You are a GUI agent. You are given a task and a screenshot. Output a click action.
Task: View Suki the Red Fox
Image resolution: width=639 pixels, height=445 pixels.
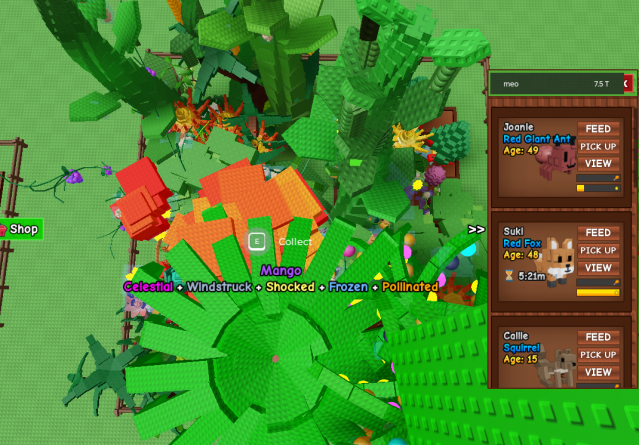[x=598, y=268]
